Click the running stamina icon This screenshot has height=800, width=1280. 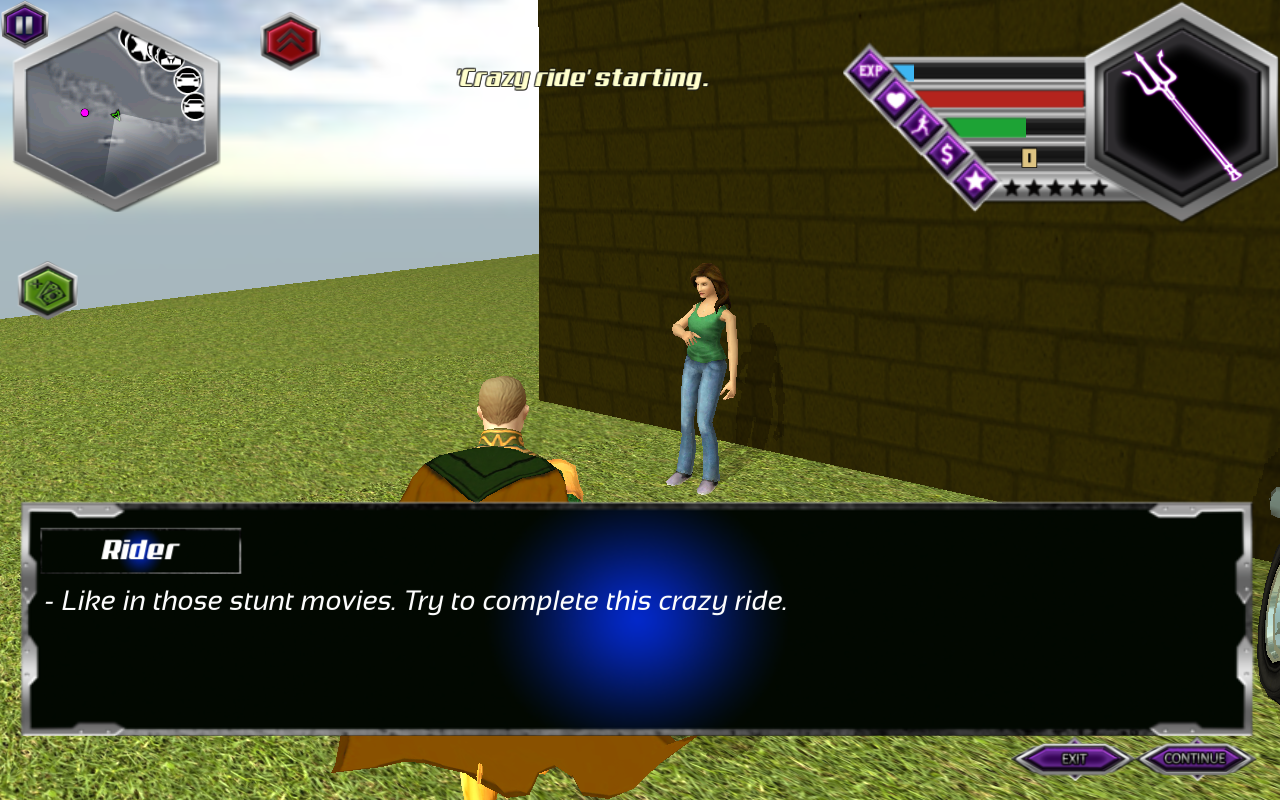[924, 126]
